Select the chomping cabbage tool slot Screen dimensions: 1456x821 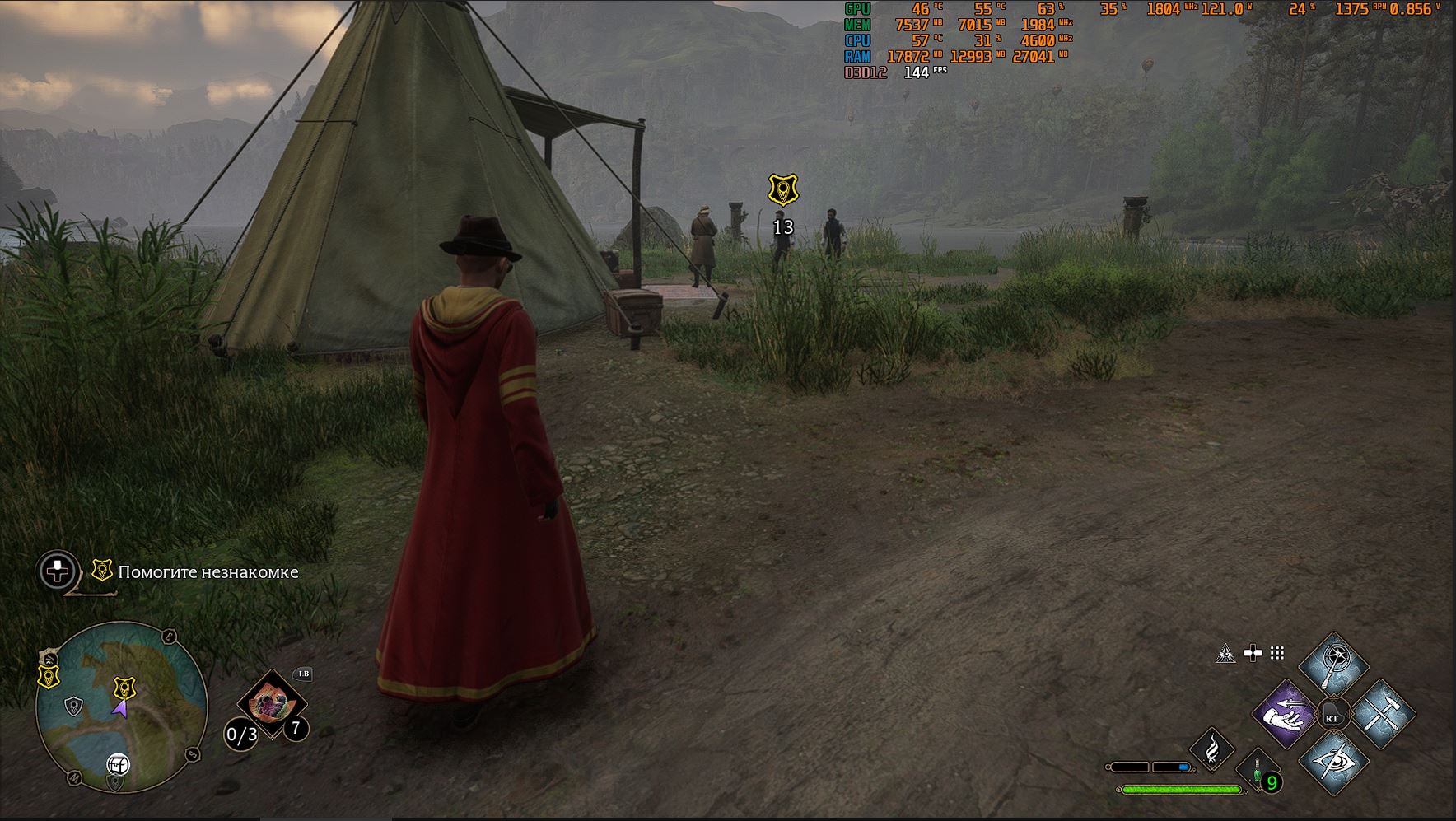point(270,704)
